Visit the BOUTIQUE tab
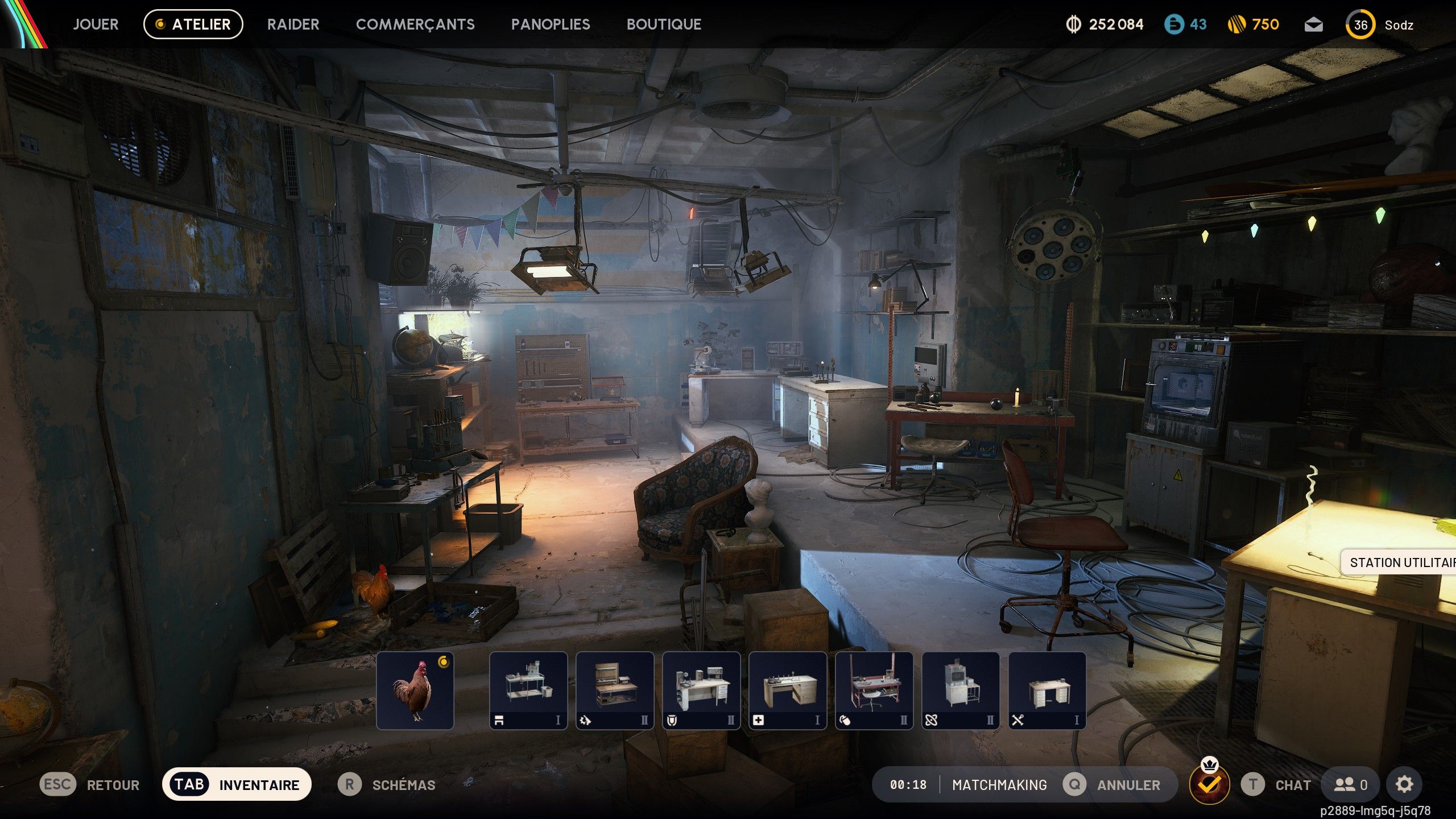 (x=664, y=24)
